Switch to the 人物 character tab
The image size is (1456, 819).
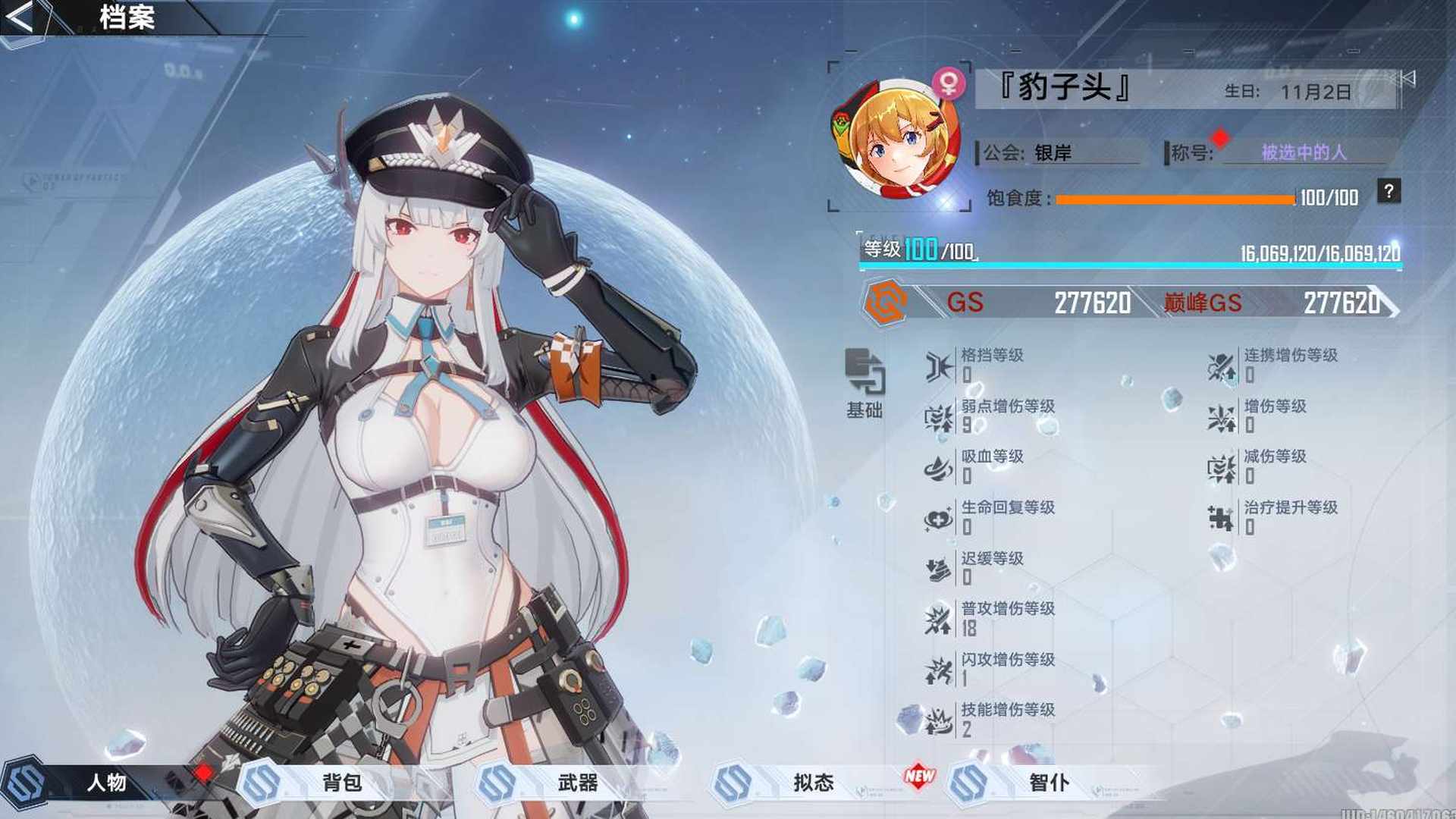click(106, 783)
